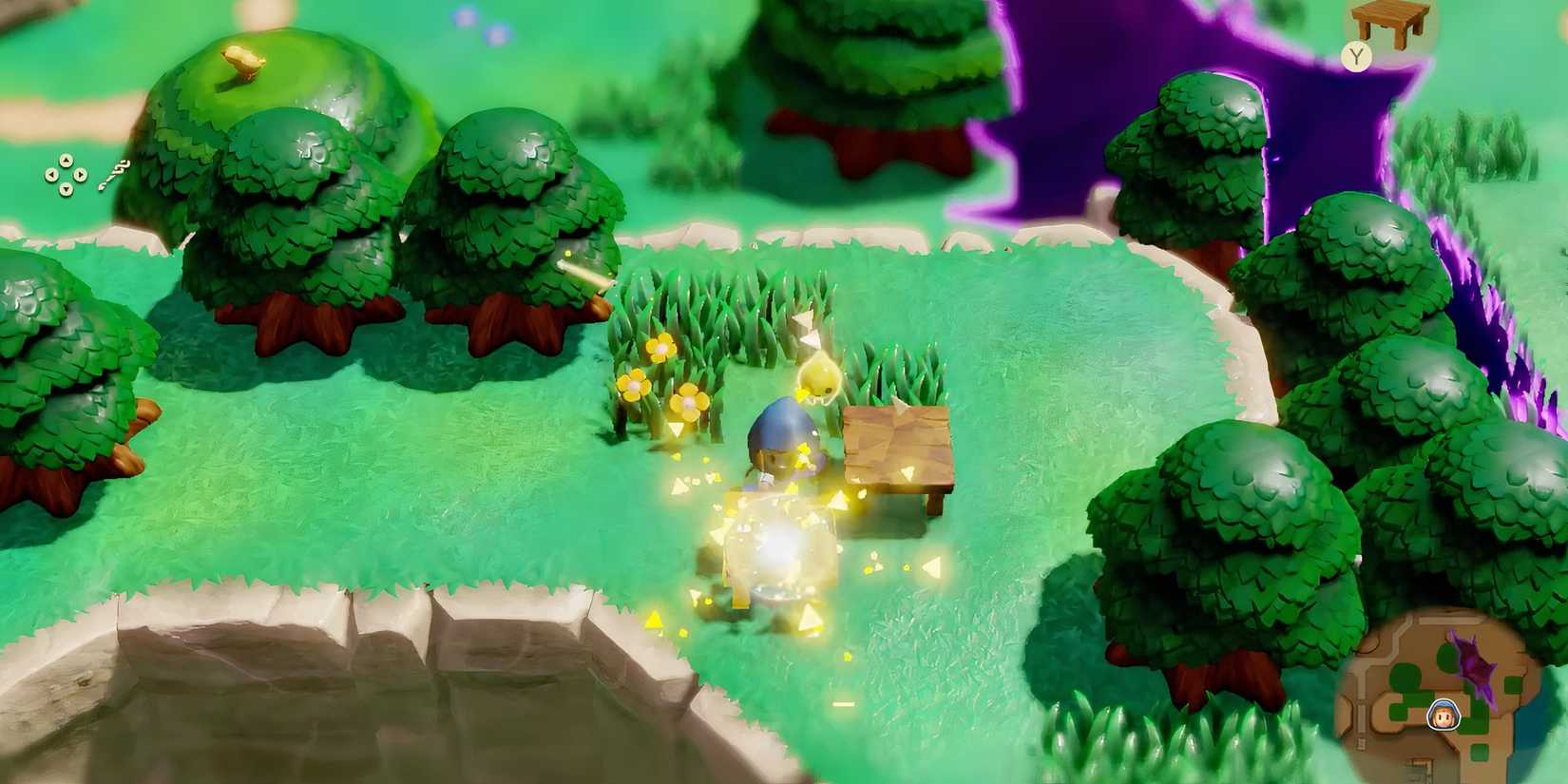Click the left arrow of the d-pad indicator

click(52, 174)
